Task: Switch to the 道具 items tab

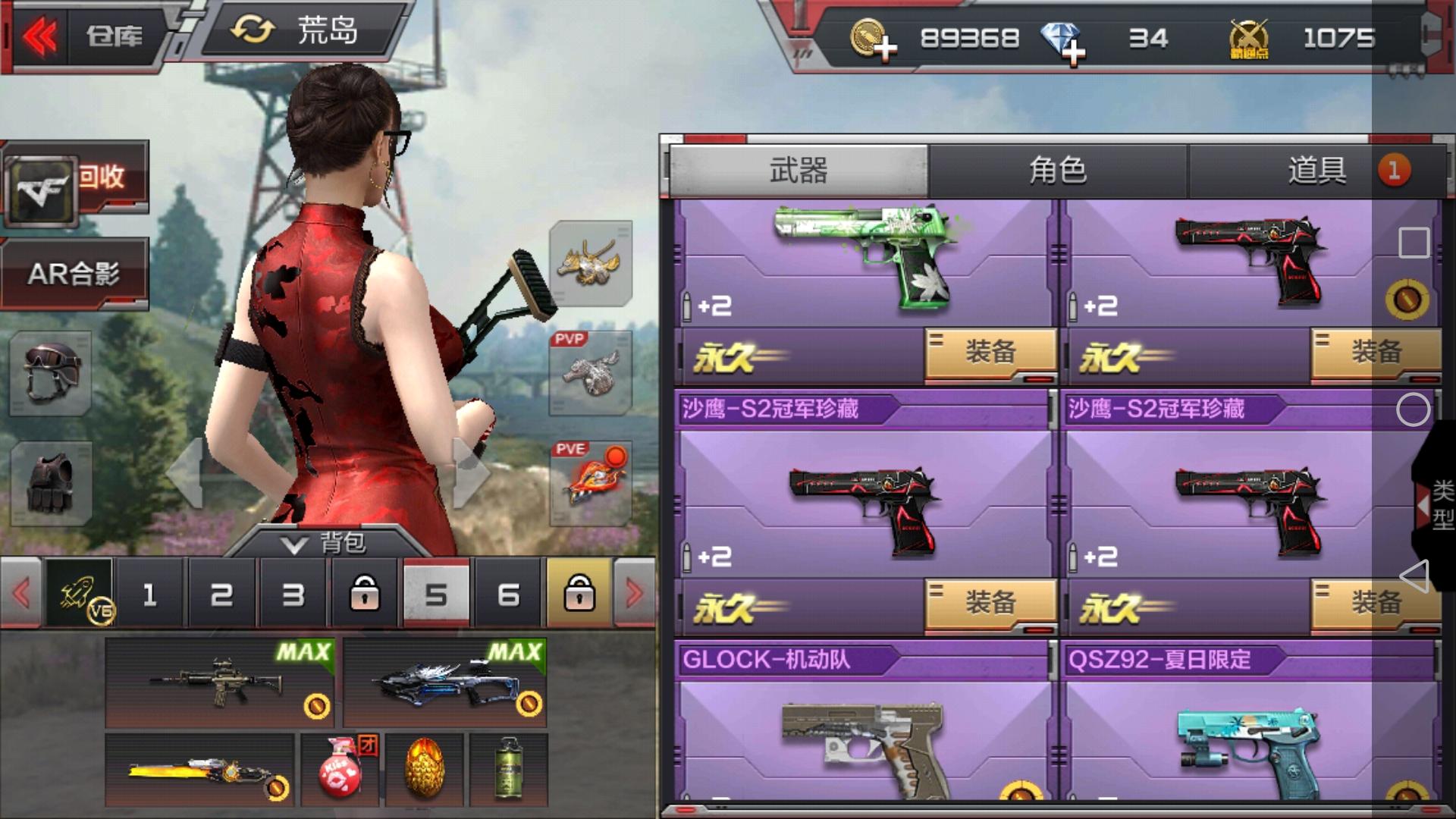Action: pos(1317,171)
